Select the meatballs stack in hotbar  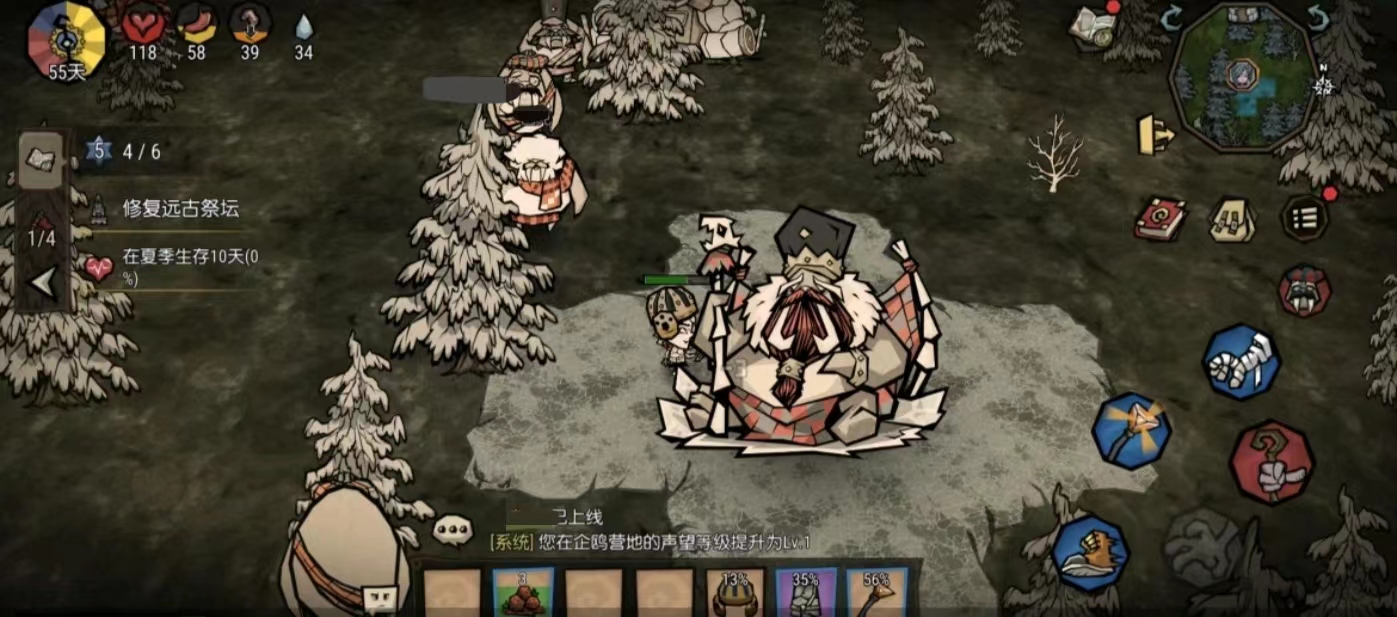[x=523, y=594]
